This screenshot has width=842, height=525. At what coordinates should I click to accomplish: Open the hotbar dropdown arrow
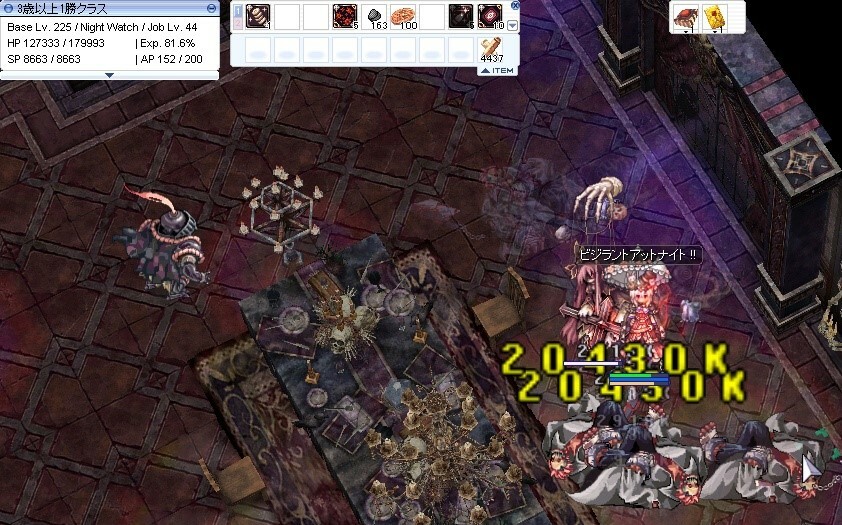click(x=513, y=25)
